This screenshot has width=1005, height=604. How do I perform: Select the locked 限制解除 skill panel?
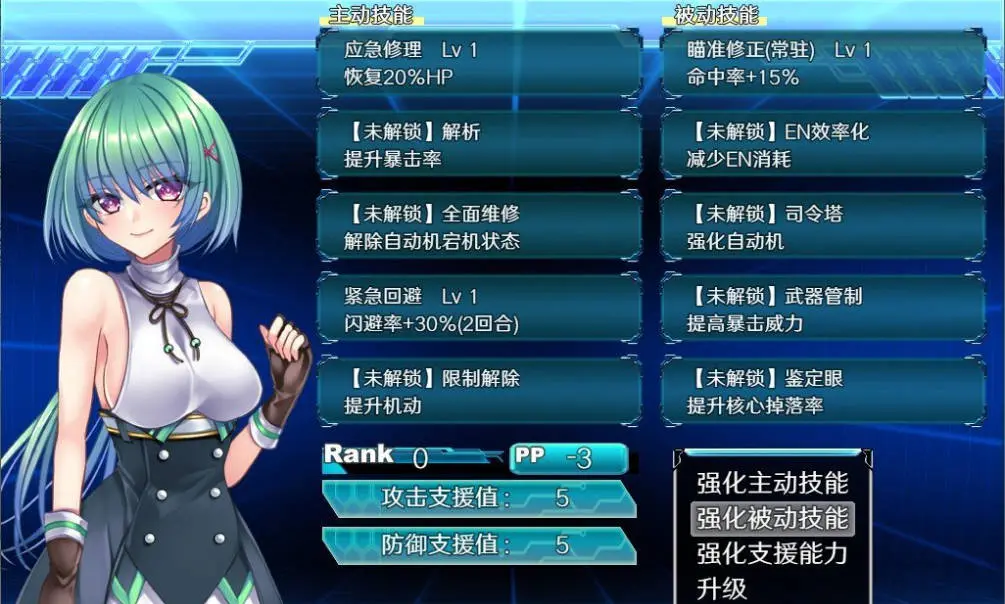tap(478, 392)
